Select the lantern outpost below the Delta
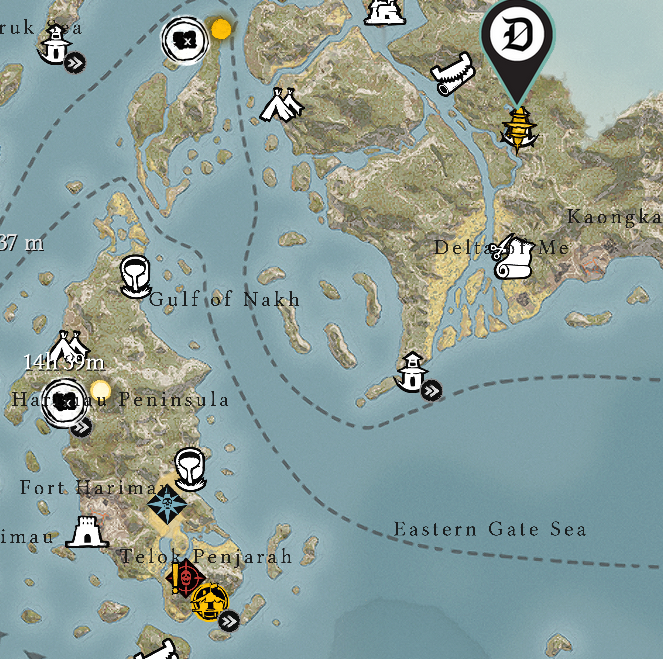The width and height of the screenshot is (663, 659). (412, 372)
